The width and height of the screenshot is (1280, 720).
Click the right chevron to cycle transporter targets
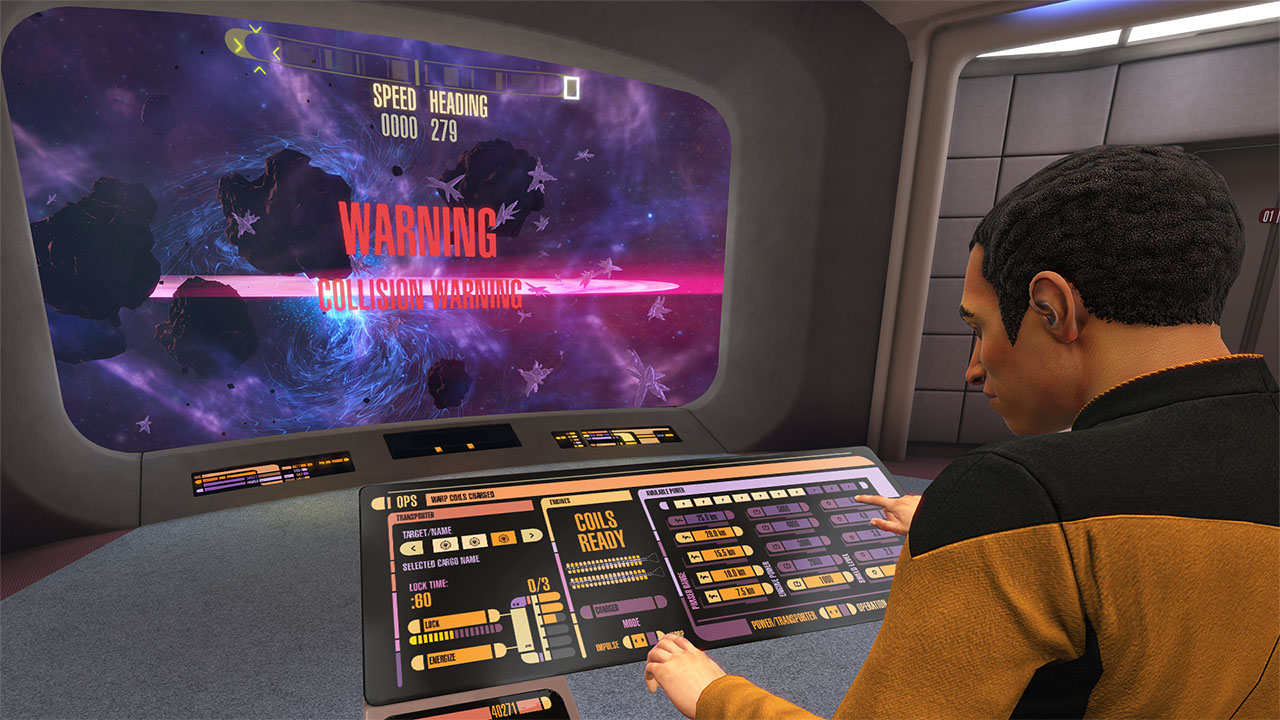[531, 536]
